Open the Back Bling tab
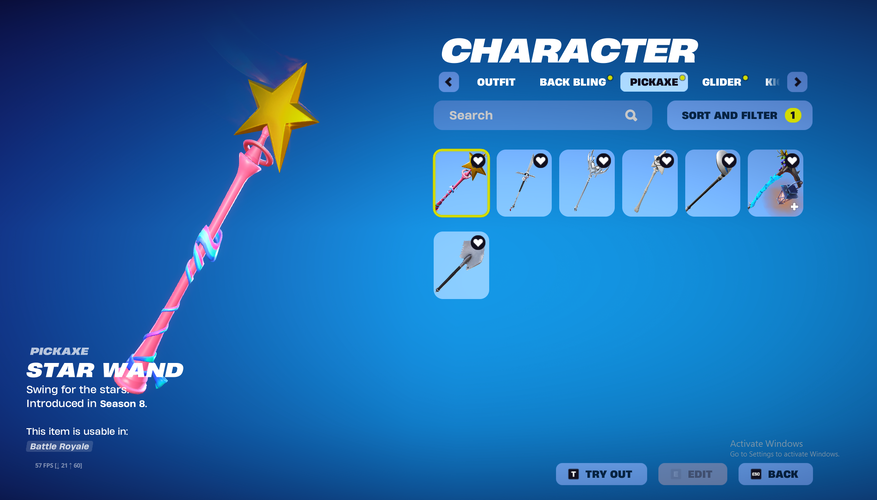 [573, 82]
